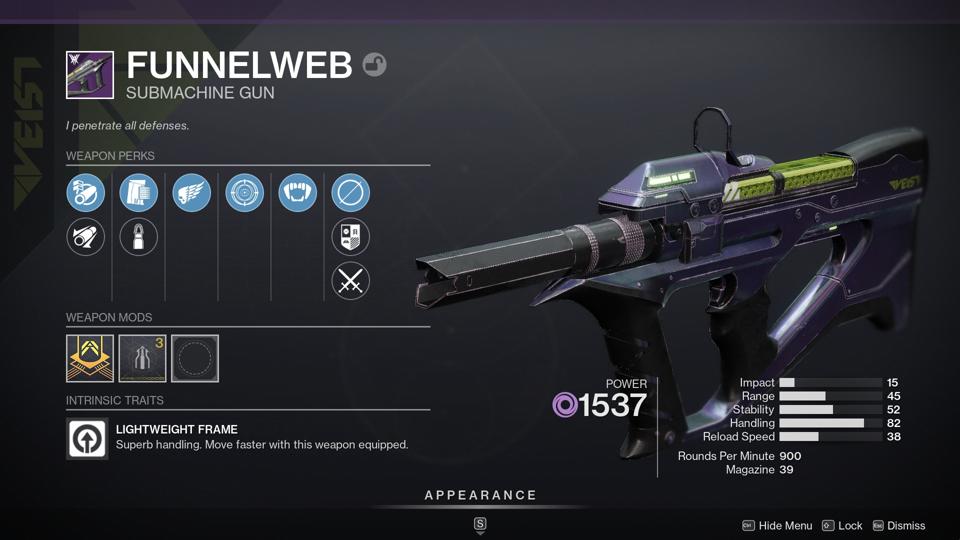Viewport: 960px width, 540px height.
Task: Inspect the Lightweight Frame intrinsic trait icon
Action: click(x=87, y=439)
